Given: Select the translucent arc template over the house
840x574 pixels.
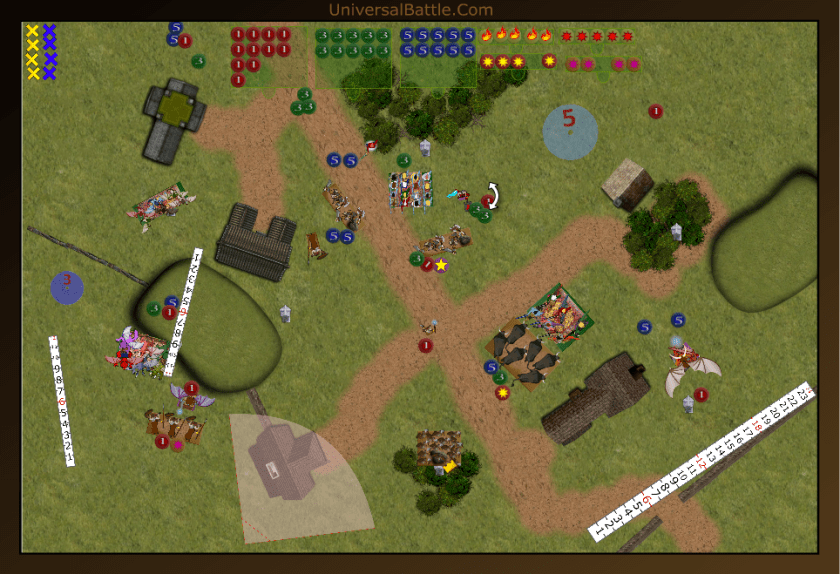Looking at the screenshot, I should point(300,470).
